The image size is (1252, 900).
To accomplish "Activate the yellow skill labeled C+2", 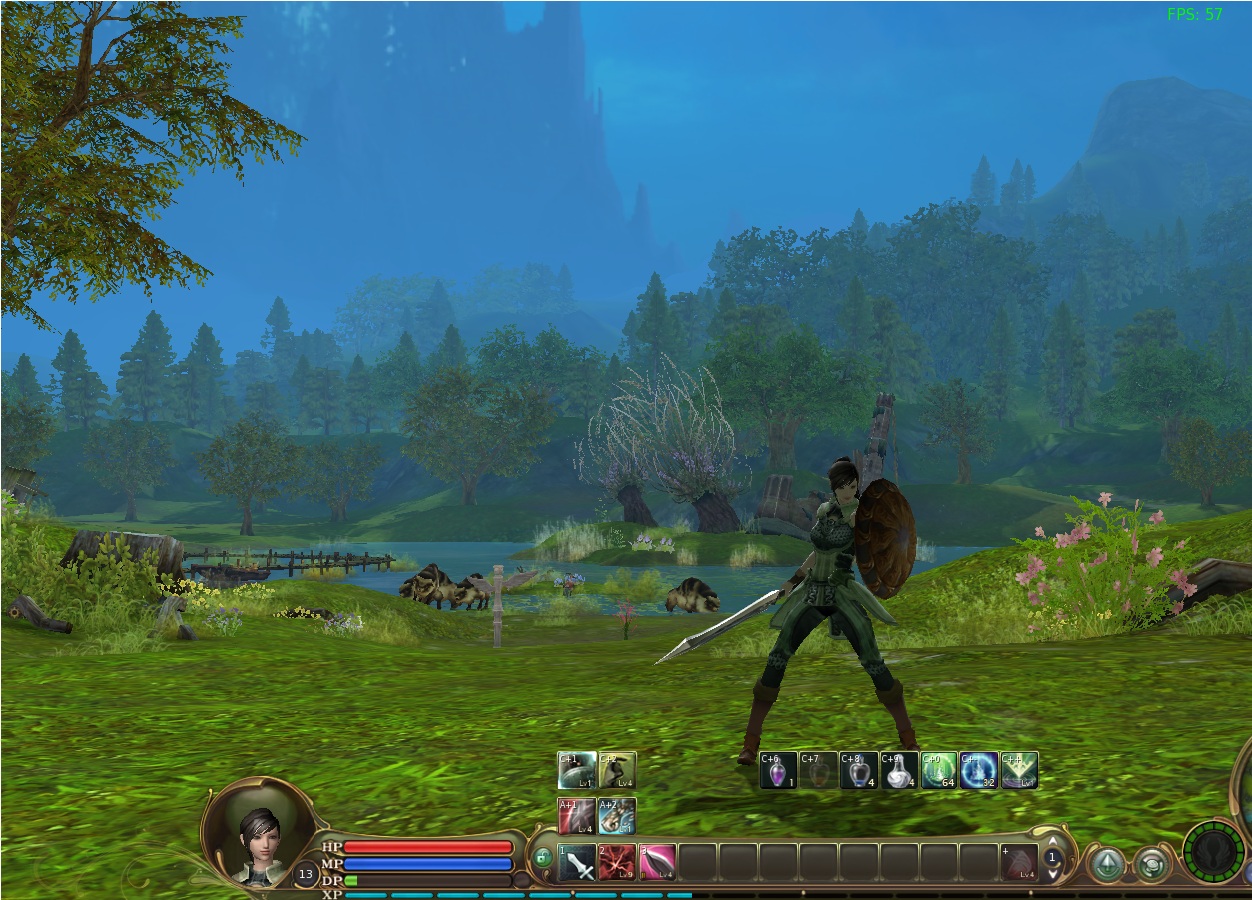I will click(x=617, y=770).
